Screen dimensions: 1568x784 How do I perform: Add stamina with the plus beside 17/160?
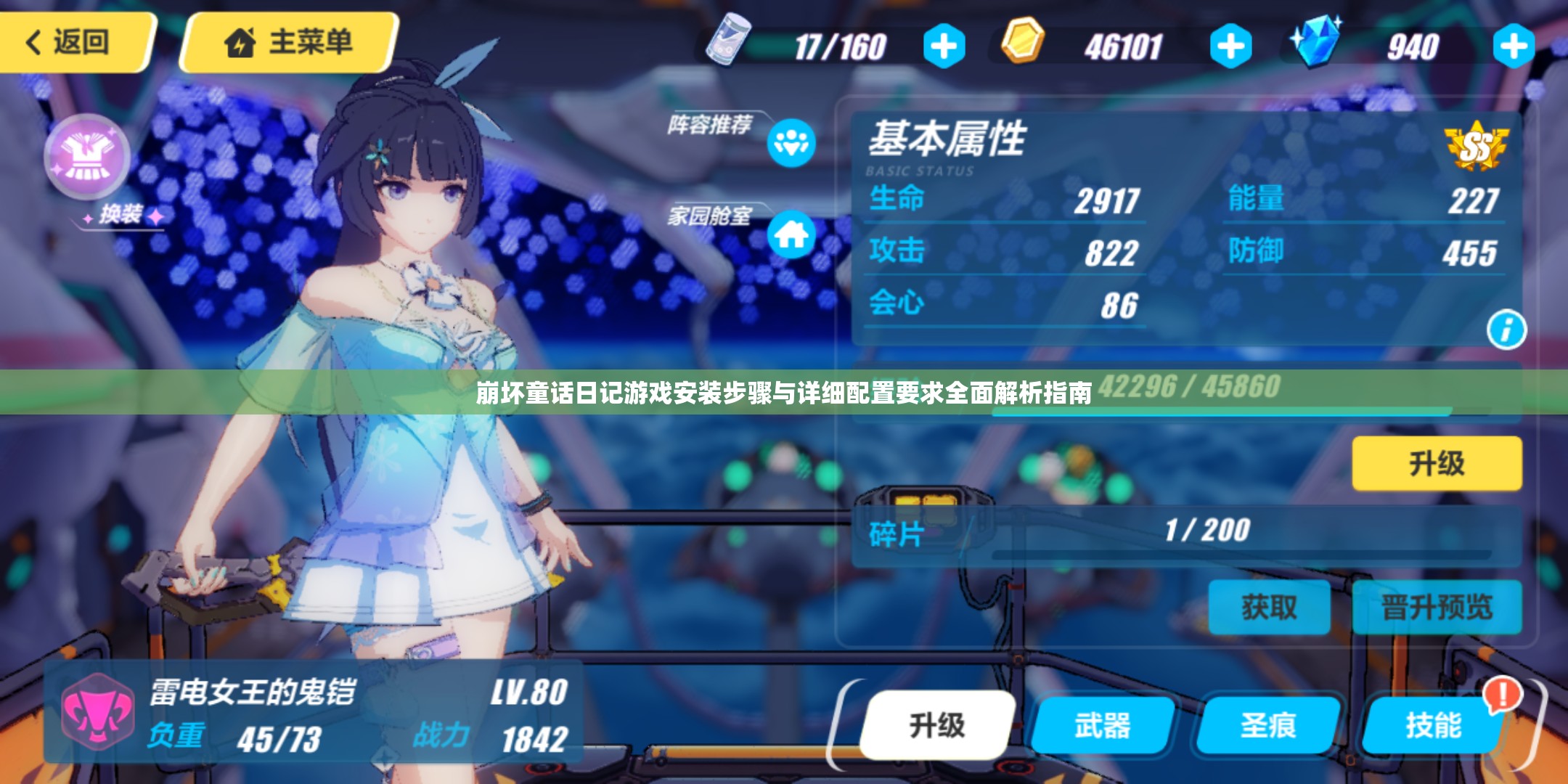pyautogui.click(x=944, y=46)
